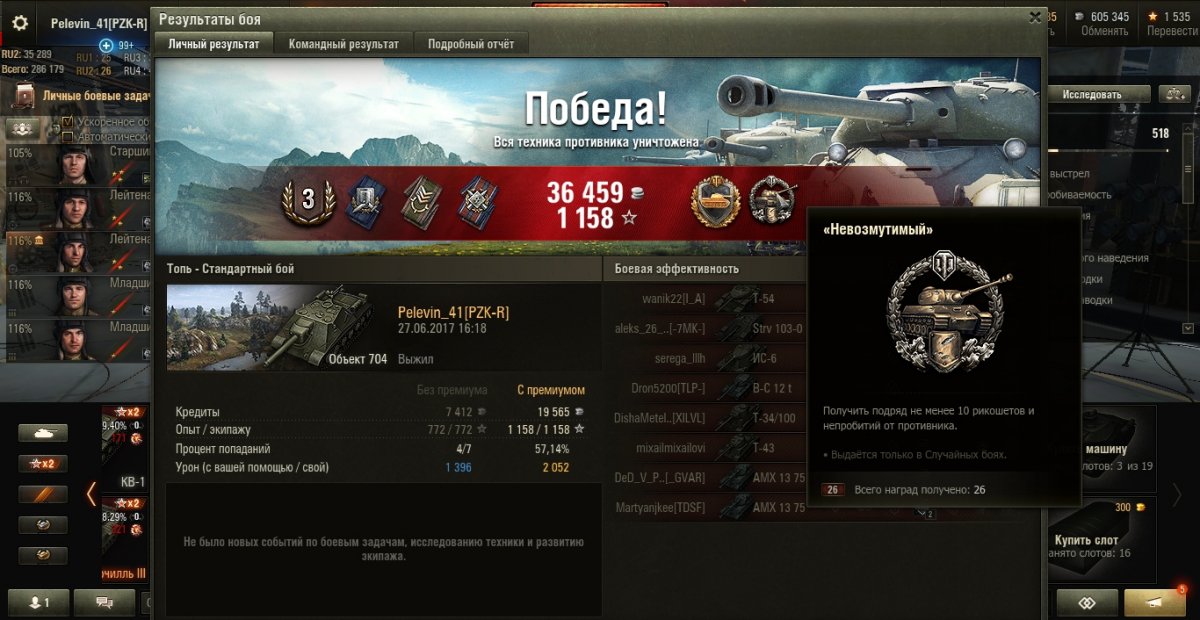Select the serega_lllh ИС-6 row
1200x620 pixels.
pos(705,358)
